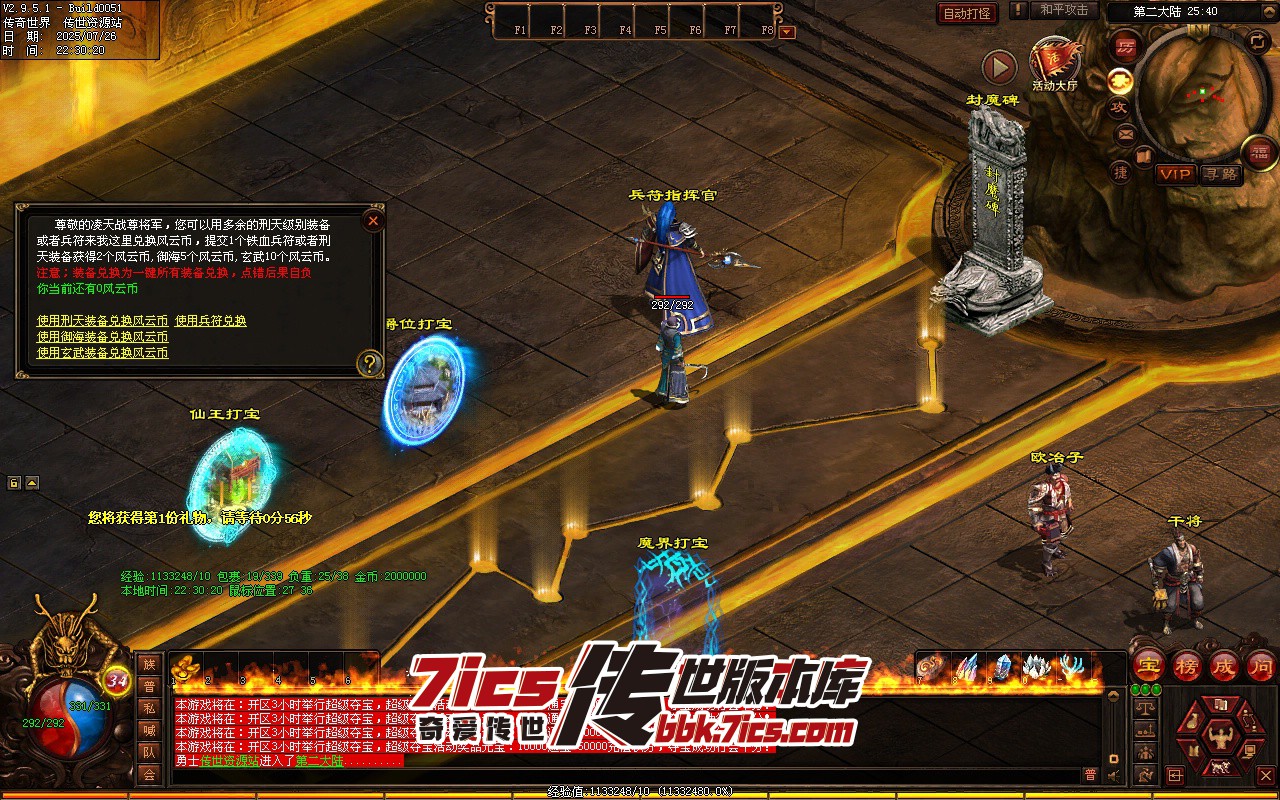This screenshot has height=800, width=1280.
Task: Select the gold ingot hotbar slot
Action: click(x=183, y=667)
